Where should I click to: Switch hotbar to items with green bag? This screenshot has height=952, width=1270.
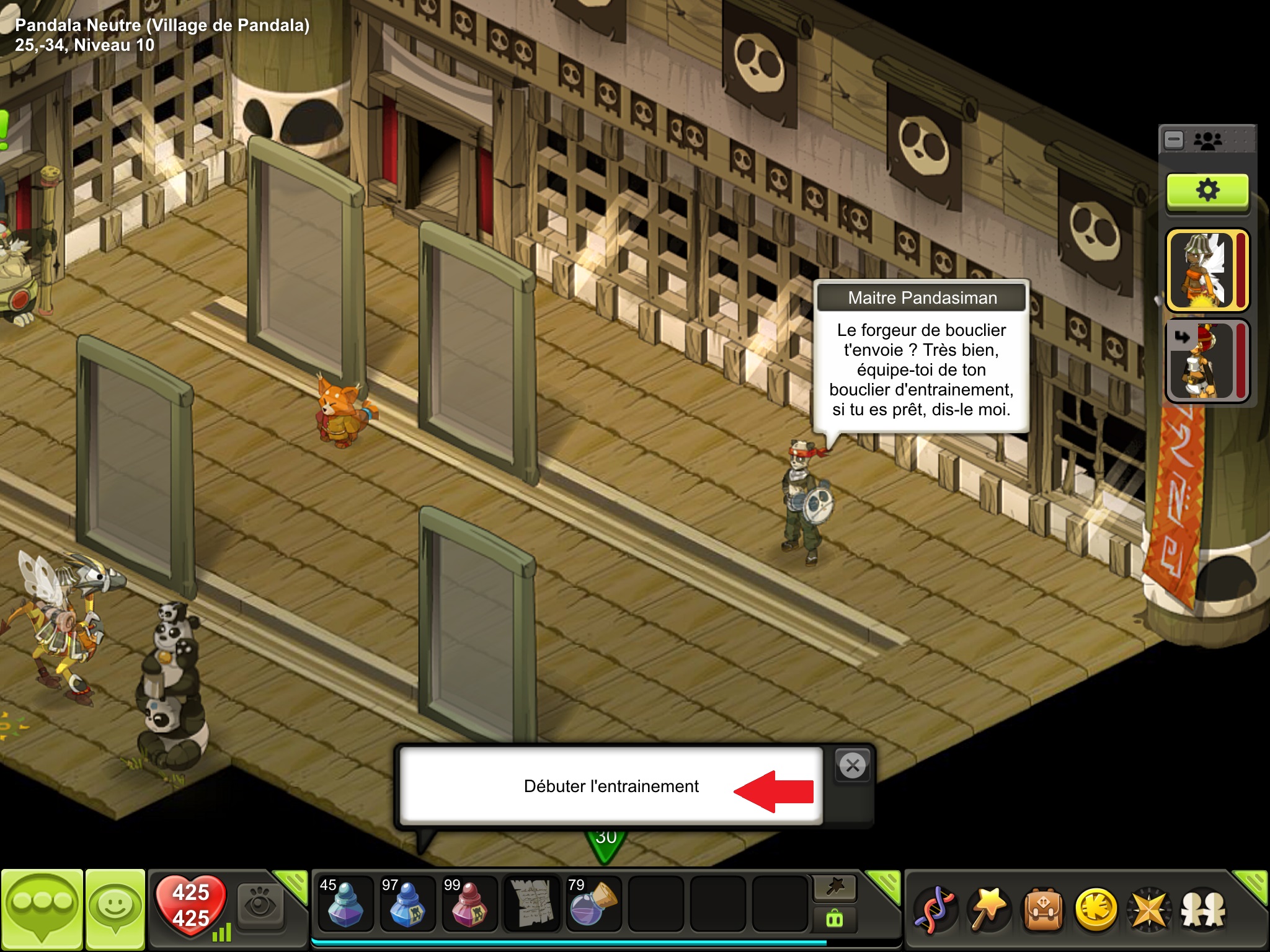point(835,919)
